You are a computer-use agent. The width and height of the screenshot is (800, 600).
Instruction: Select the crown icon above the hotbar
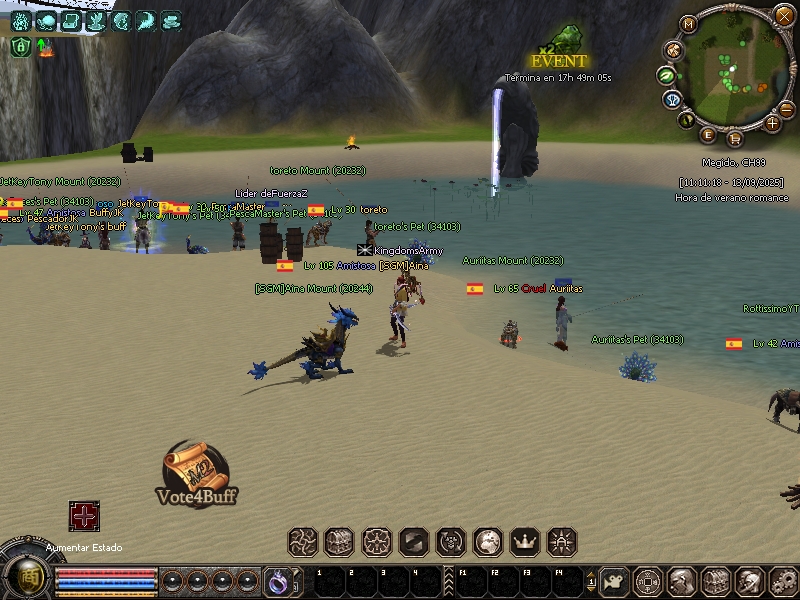tap(525, 542)
